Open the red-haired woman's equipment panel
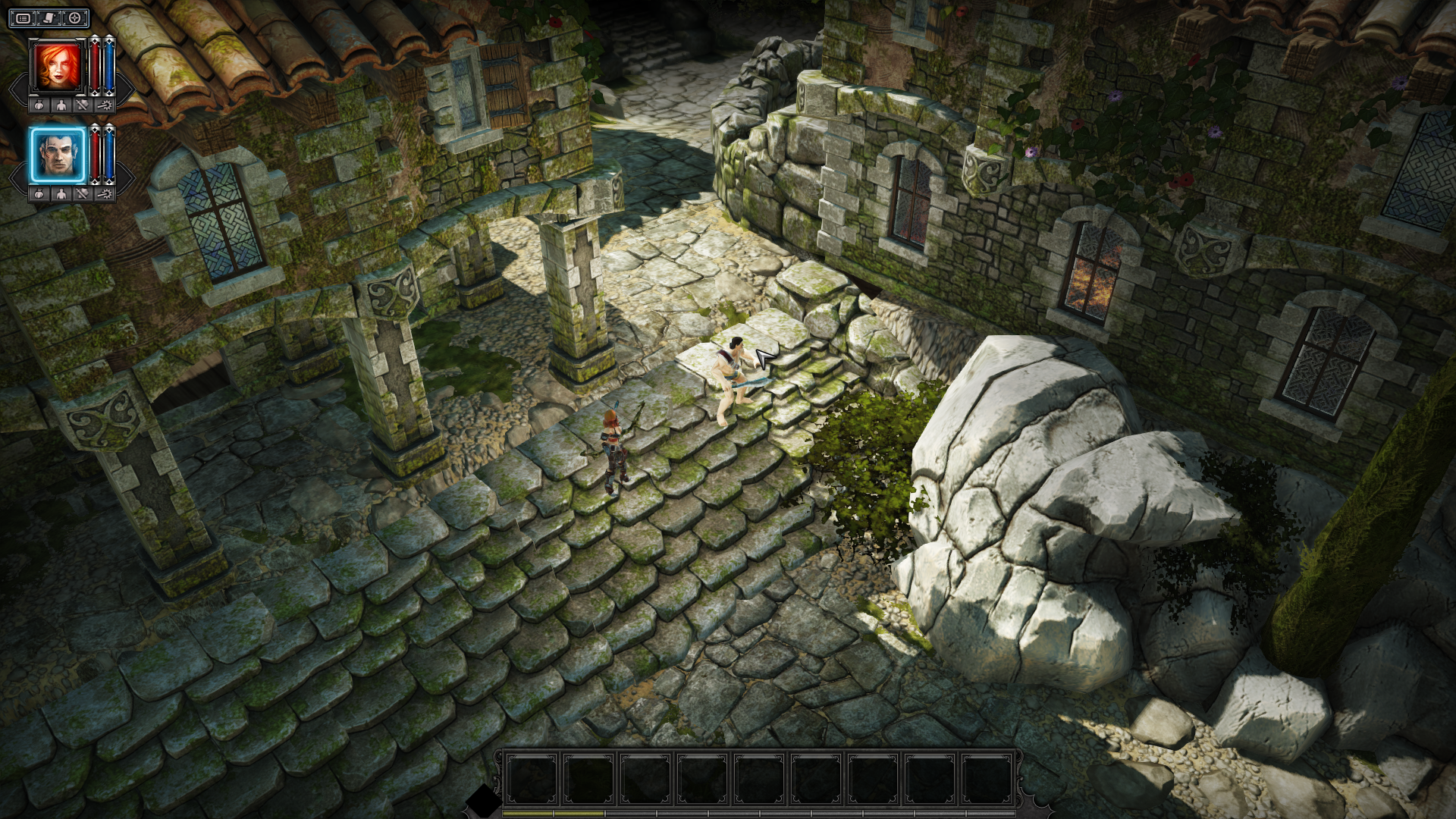 (x=82, y=105)
